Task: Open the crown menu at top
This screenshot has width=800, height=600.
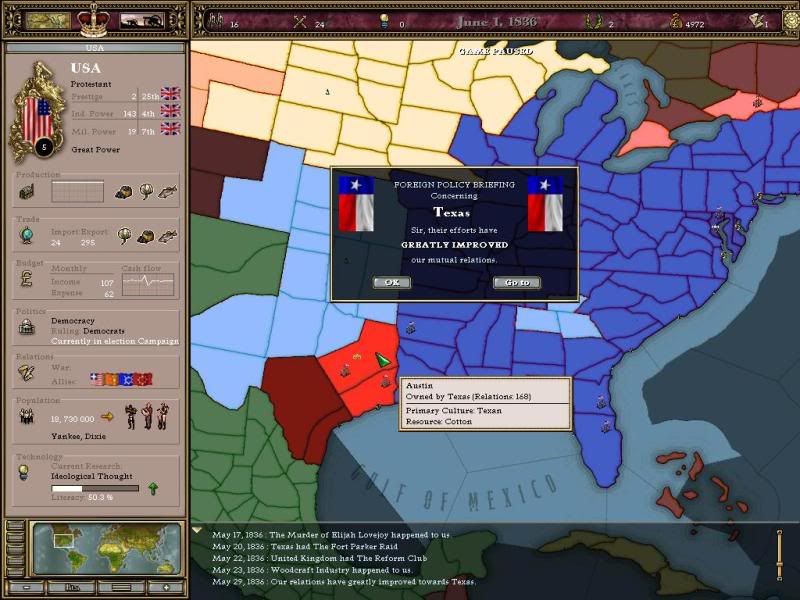Action: 94,18
